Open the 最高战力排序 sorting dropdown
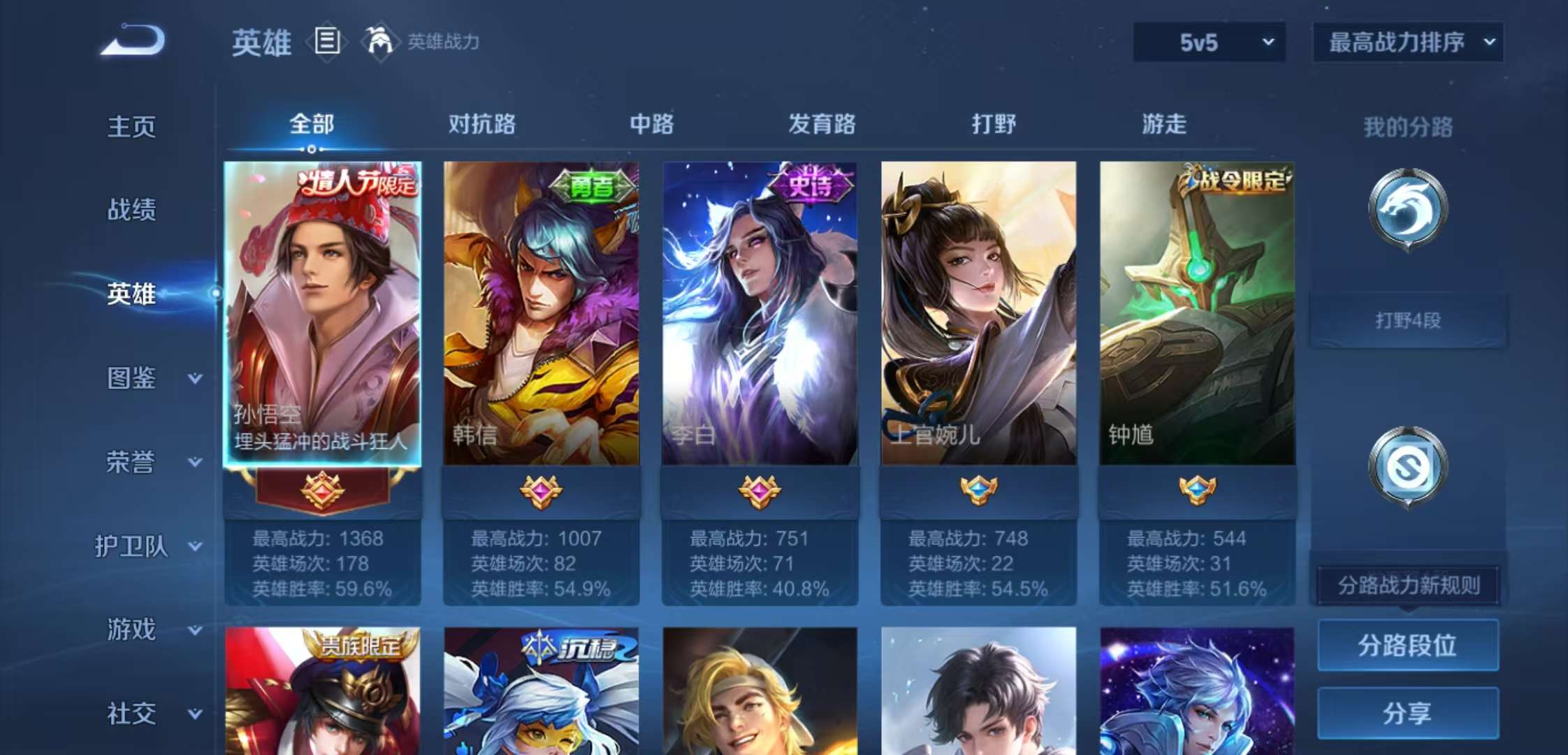The image size is (1568, 755). pyautogui.click(x=1407, y=42)
